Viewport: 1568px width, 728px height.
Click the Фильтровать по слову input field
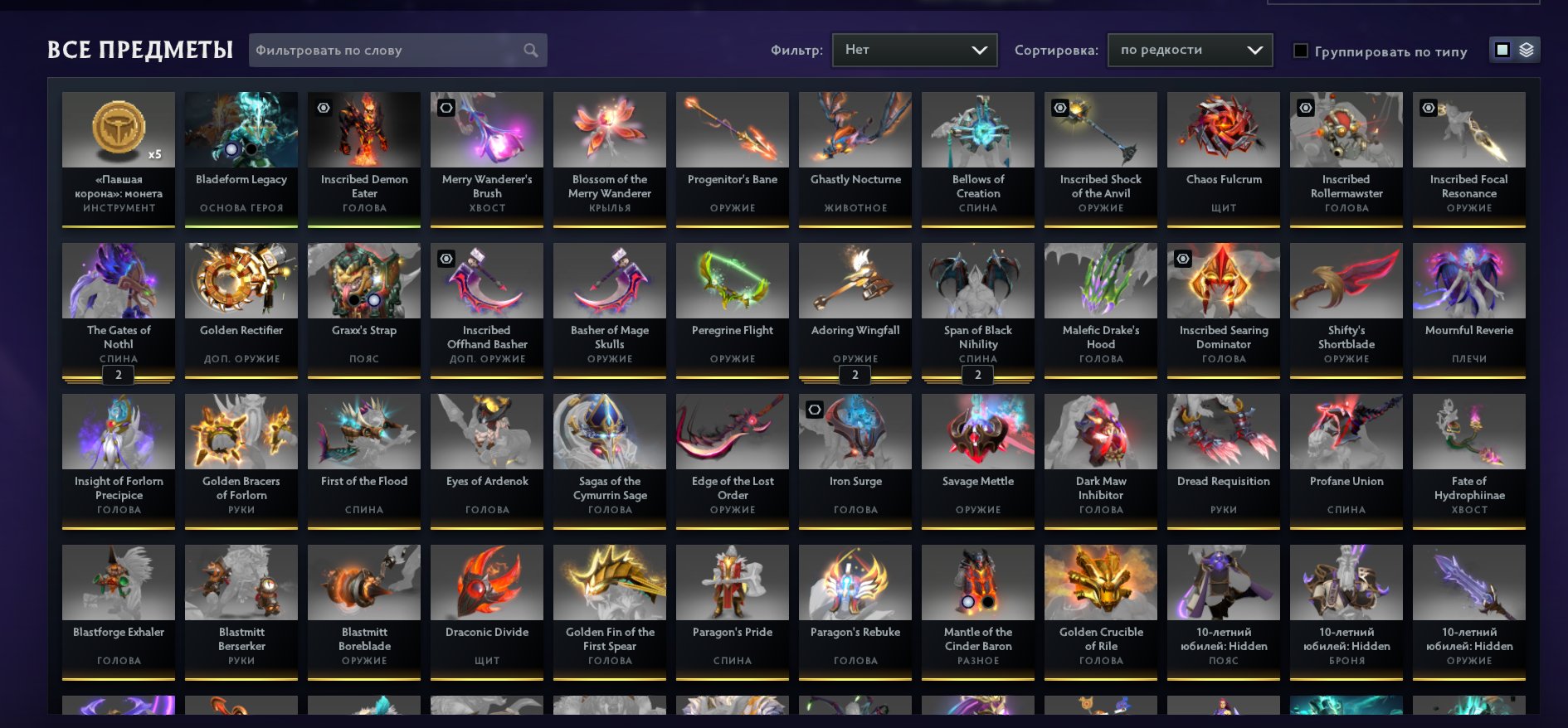tap(382, 50)
